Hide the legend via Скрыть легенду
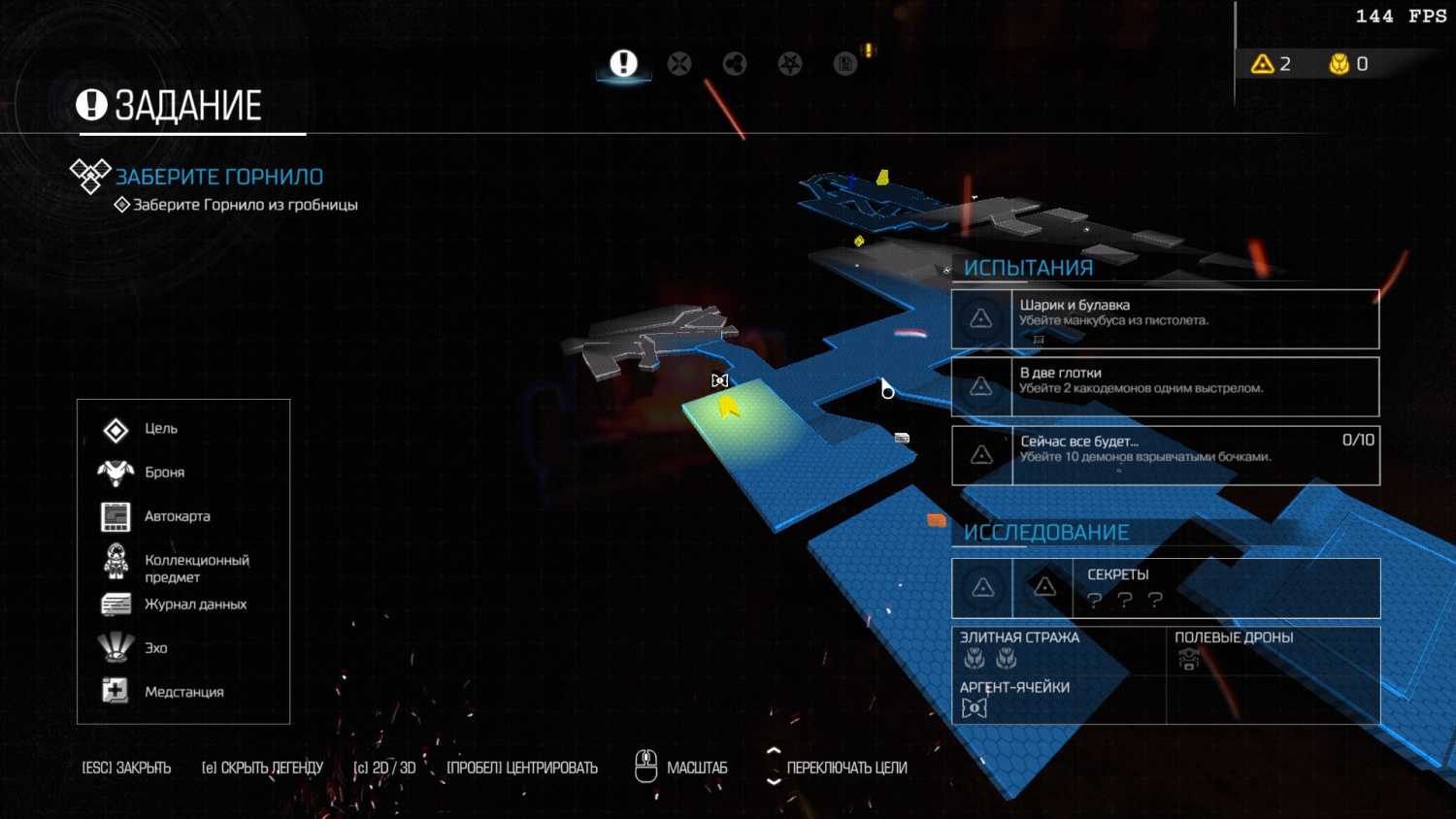Viewport: 1456px width, 819px height. coord(262,768)
